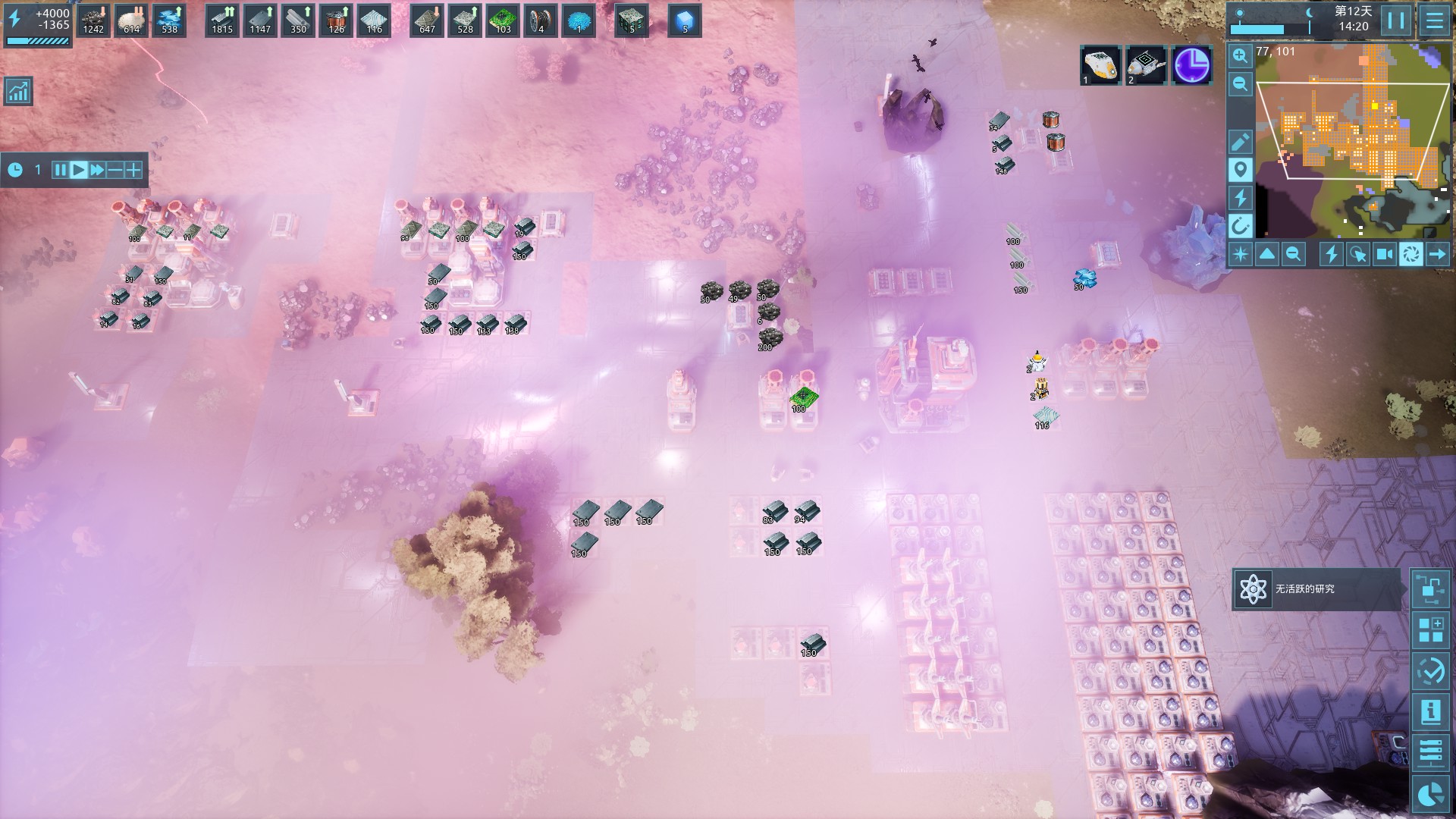Open the pie chart overview button
1456x819 pixels.
(1431, 794)
